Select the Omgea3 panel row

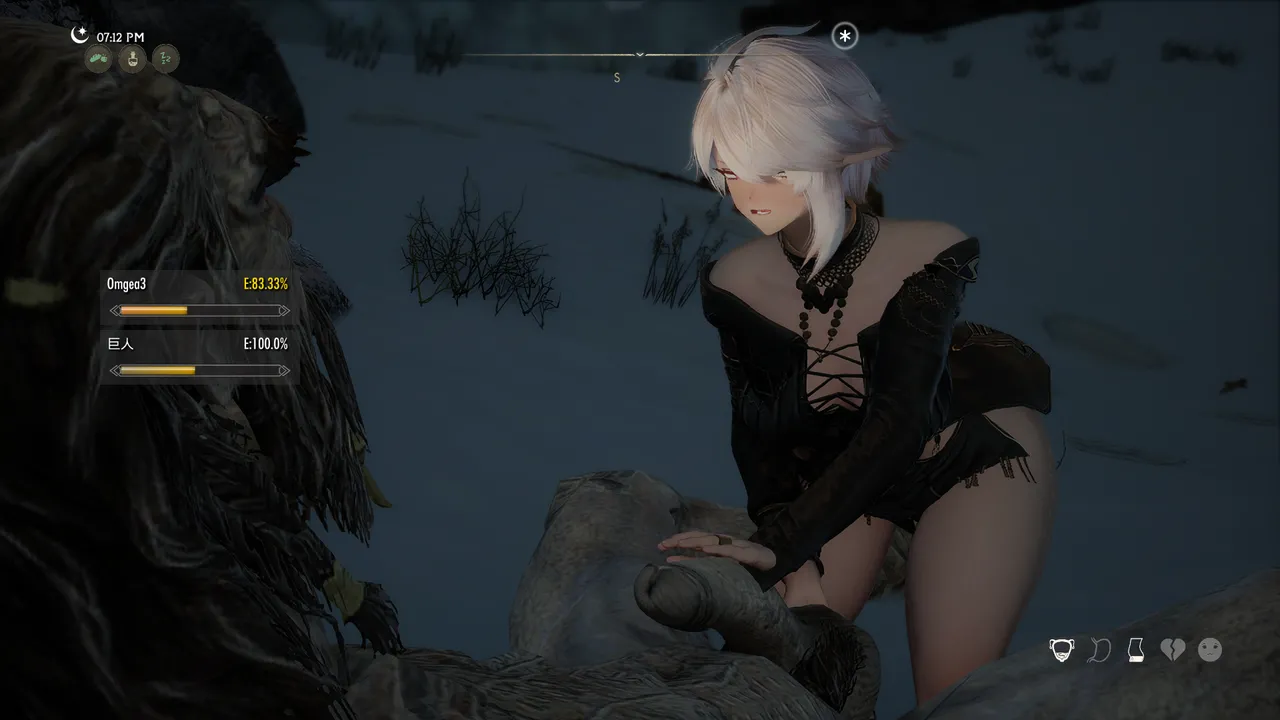click(x=198, y=297)
